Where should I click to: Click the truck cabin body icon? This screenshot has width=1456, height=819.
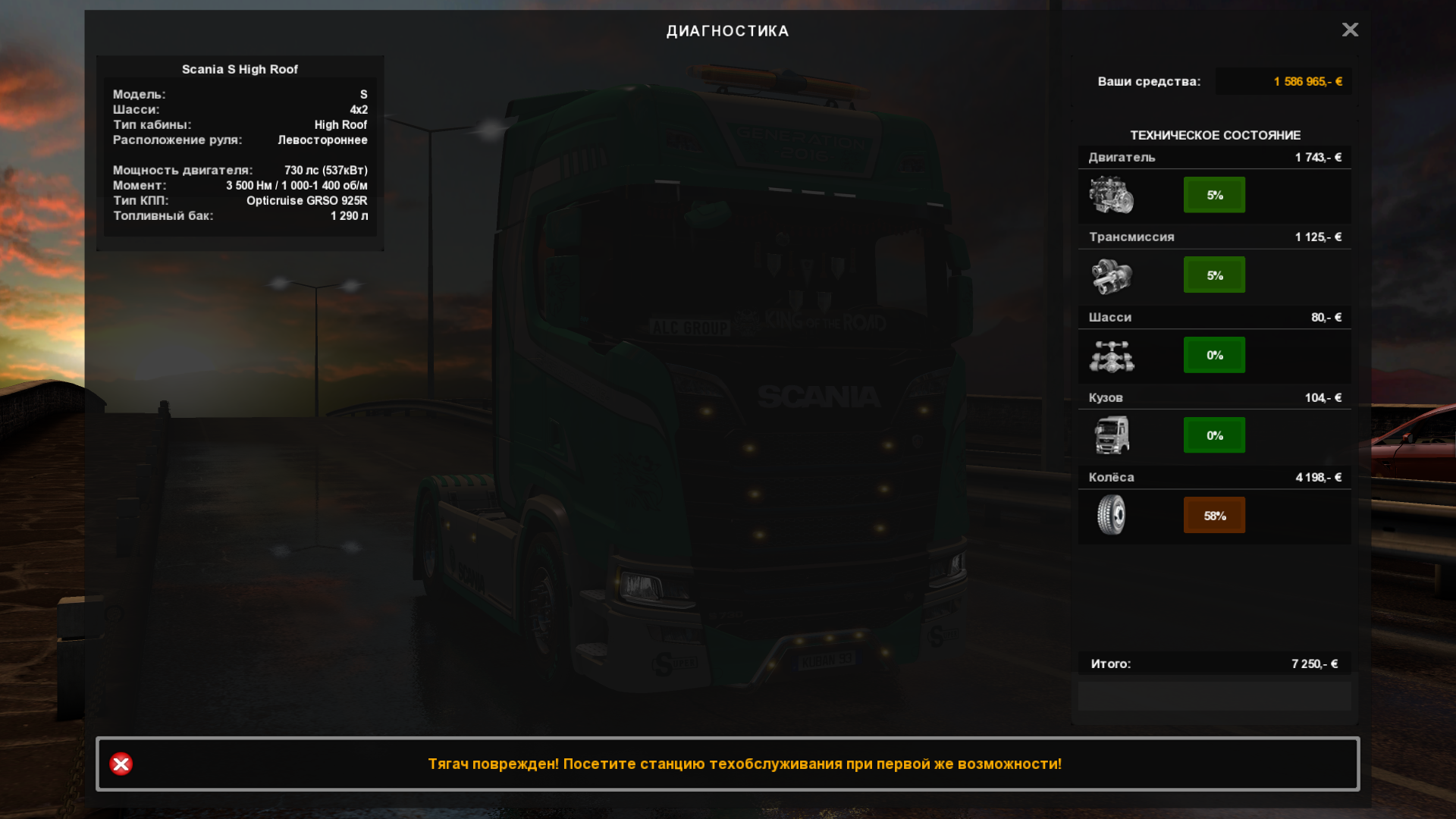[1112, 435]
